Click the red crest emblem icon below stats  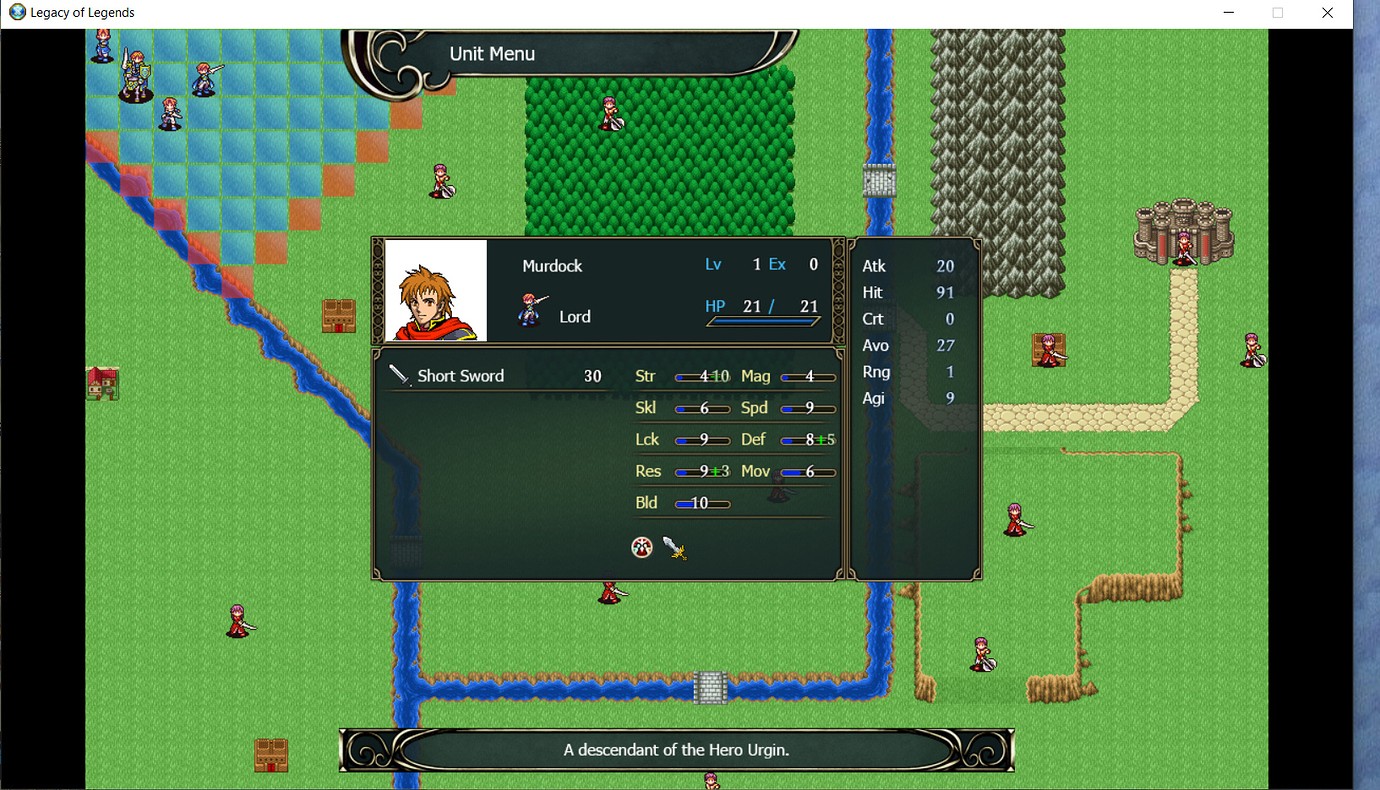pyautogui.click(x=641, y=547)
